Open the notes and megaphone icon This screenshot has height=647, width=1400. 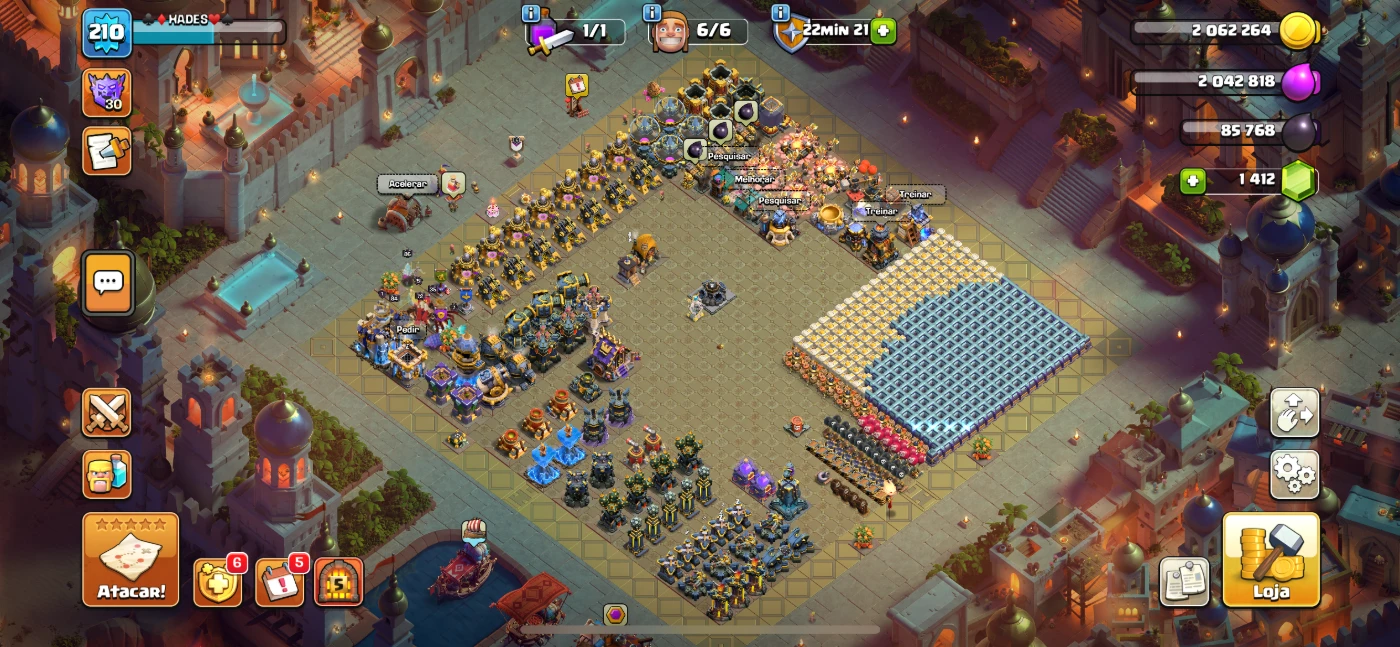(x=106, y=151)
